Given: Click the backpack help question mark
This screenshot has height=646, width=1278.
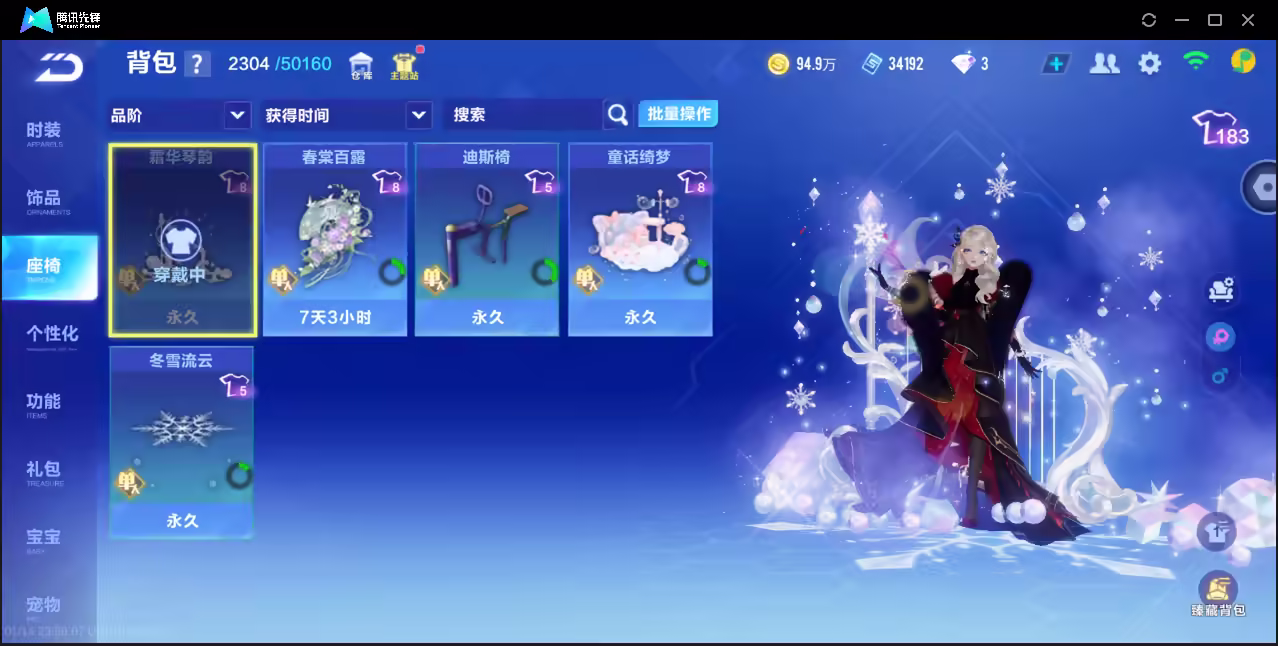Looking at the screenshot, I should [x=197, y=65].
